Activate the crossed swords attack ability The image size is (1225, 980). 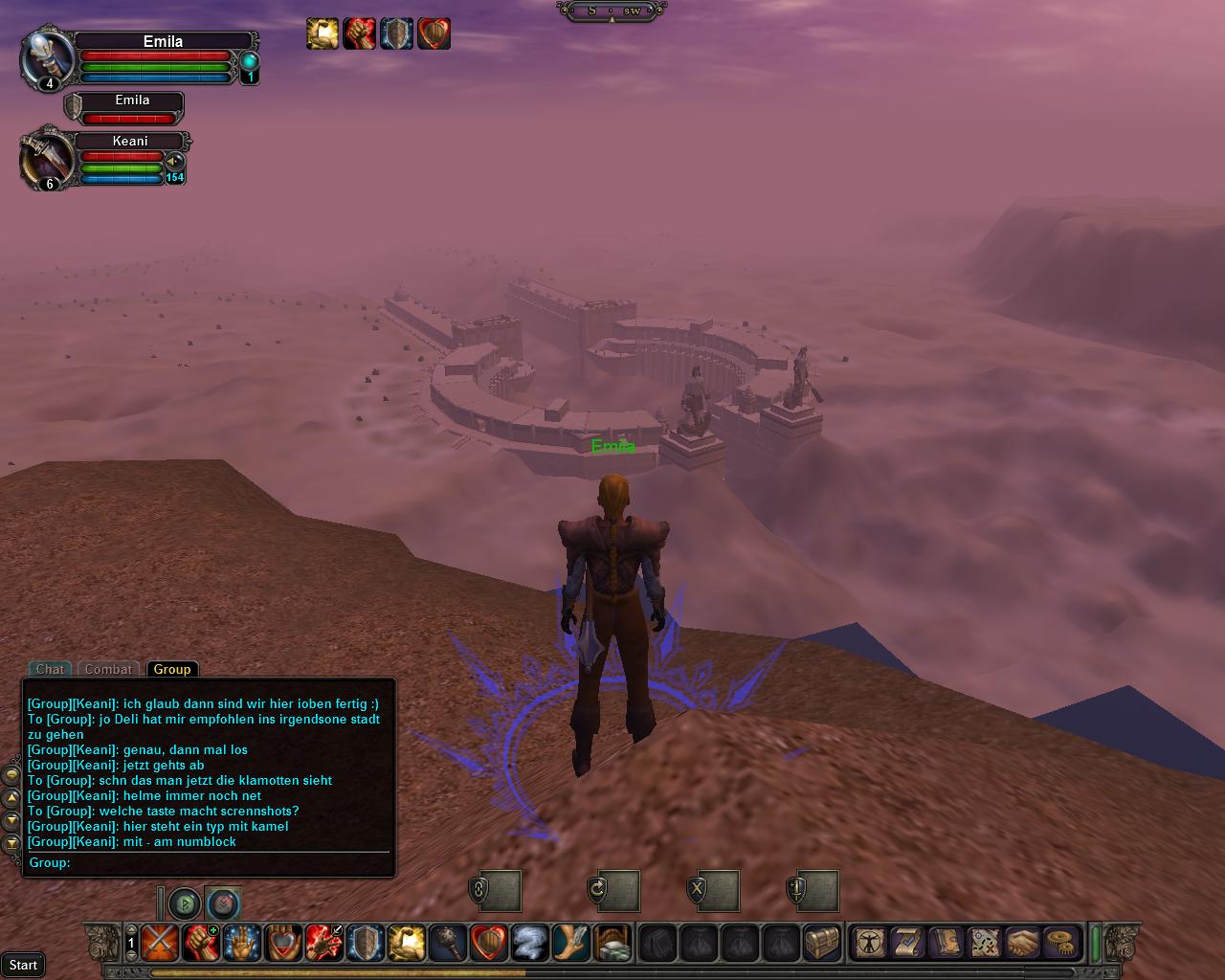(x=158, y=943)
